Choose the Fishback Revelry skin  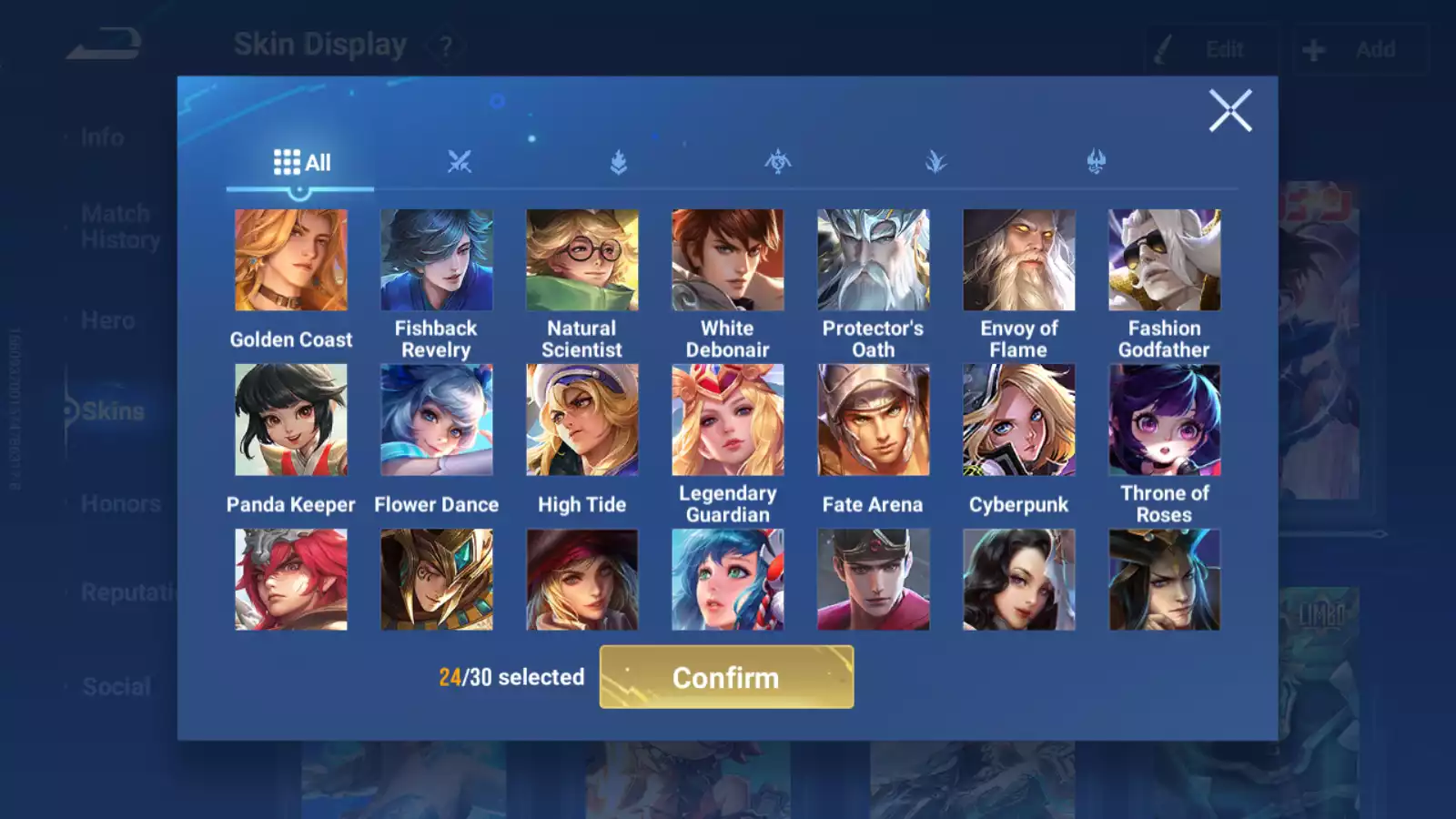pyautogui.click(x=437, y=260)
